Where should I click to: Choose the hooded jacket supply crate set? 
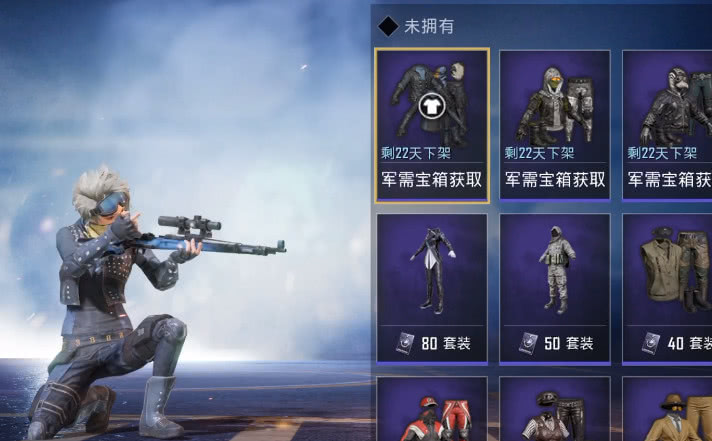(x=555, y=122)
